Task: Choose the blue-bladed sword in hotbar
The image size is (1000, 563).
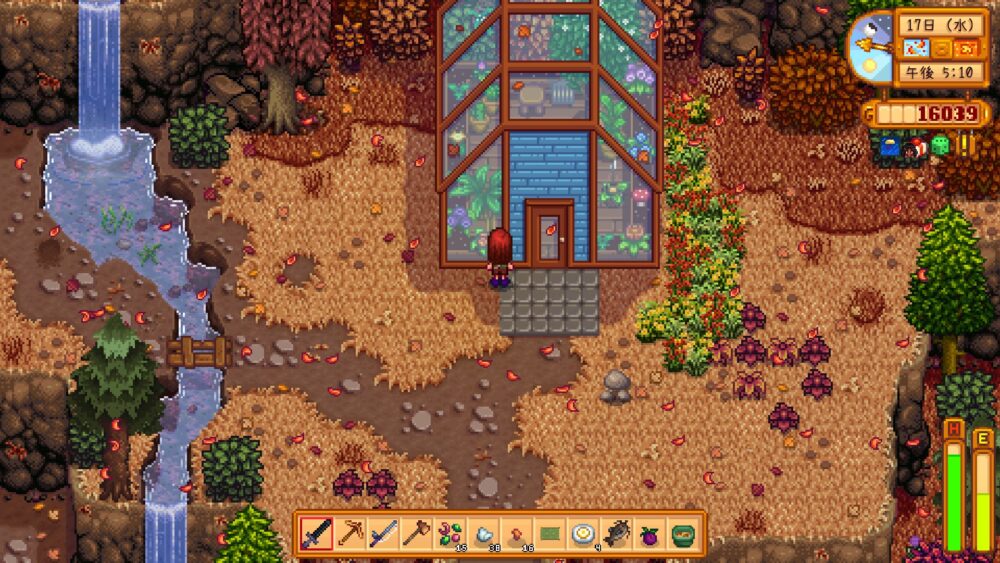Action: coord(383,534)
